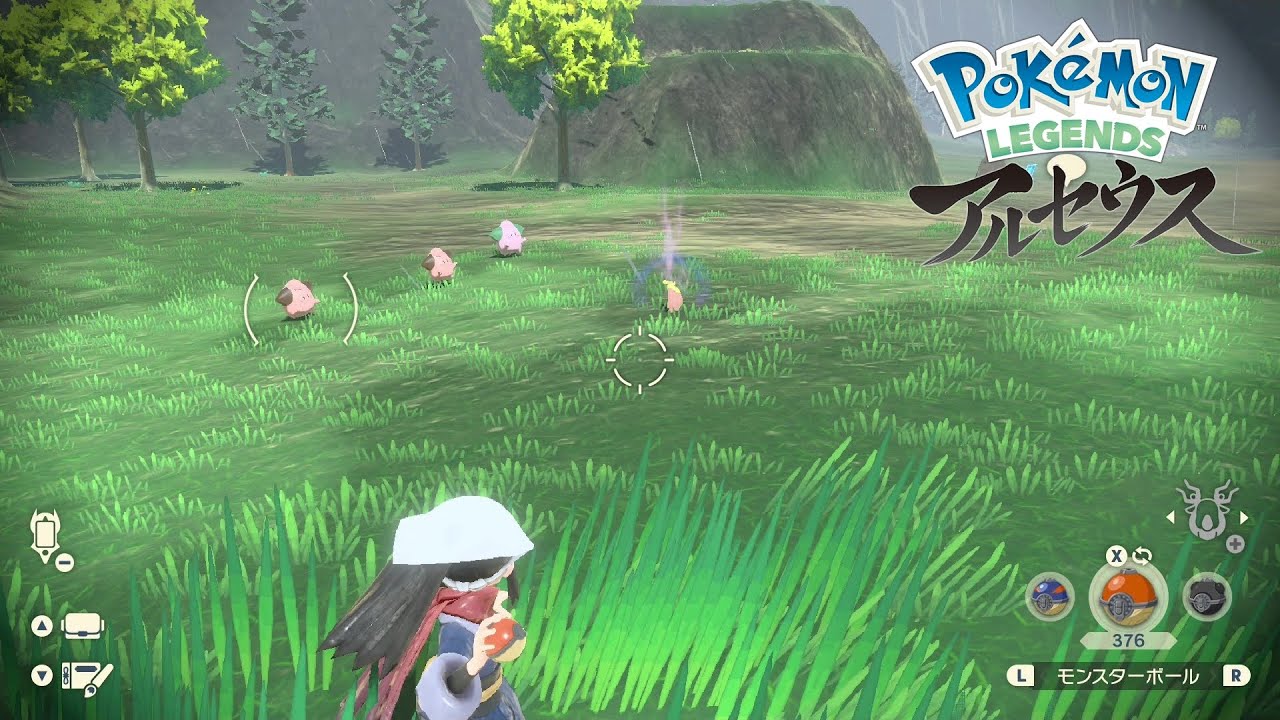1280x720 pixels.
Task: Click the down arrow beside the crafting kit
Action: tap(40, 676)
